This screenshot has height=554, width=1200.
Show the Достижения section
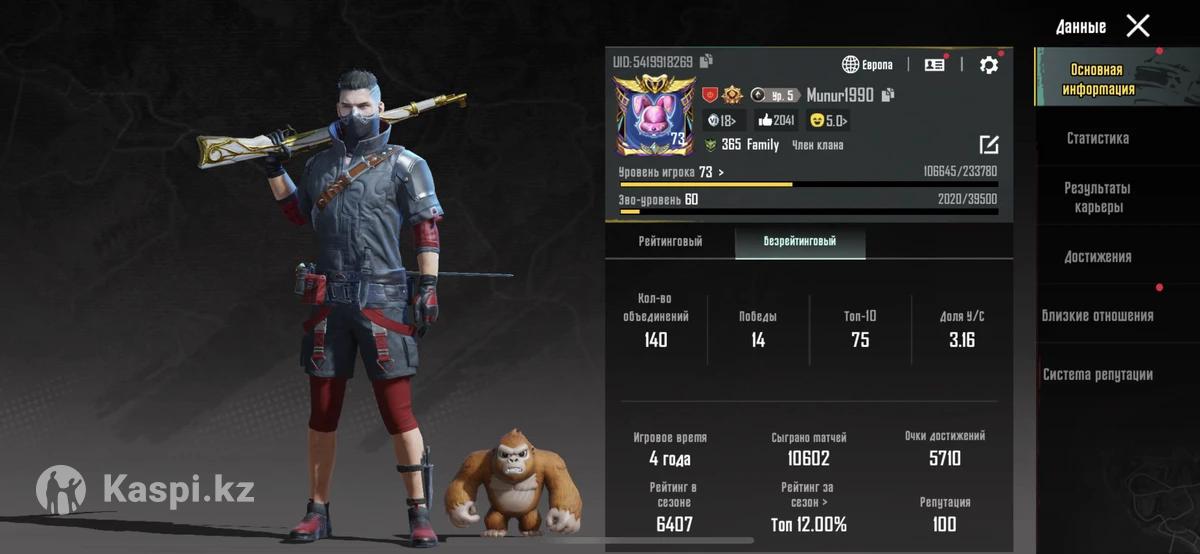coord(1097,257)
